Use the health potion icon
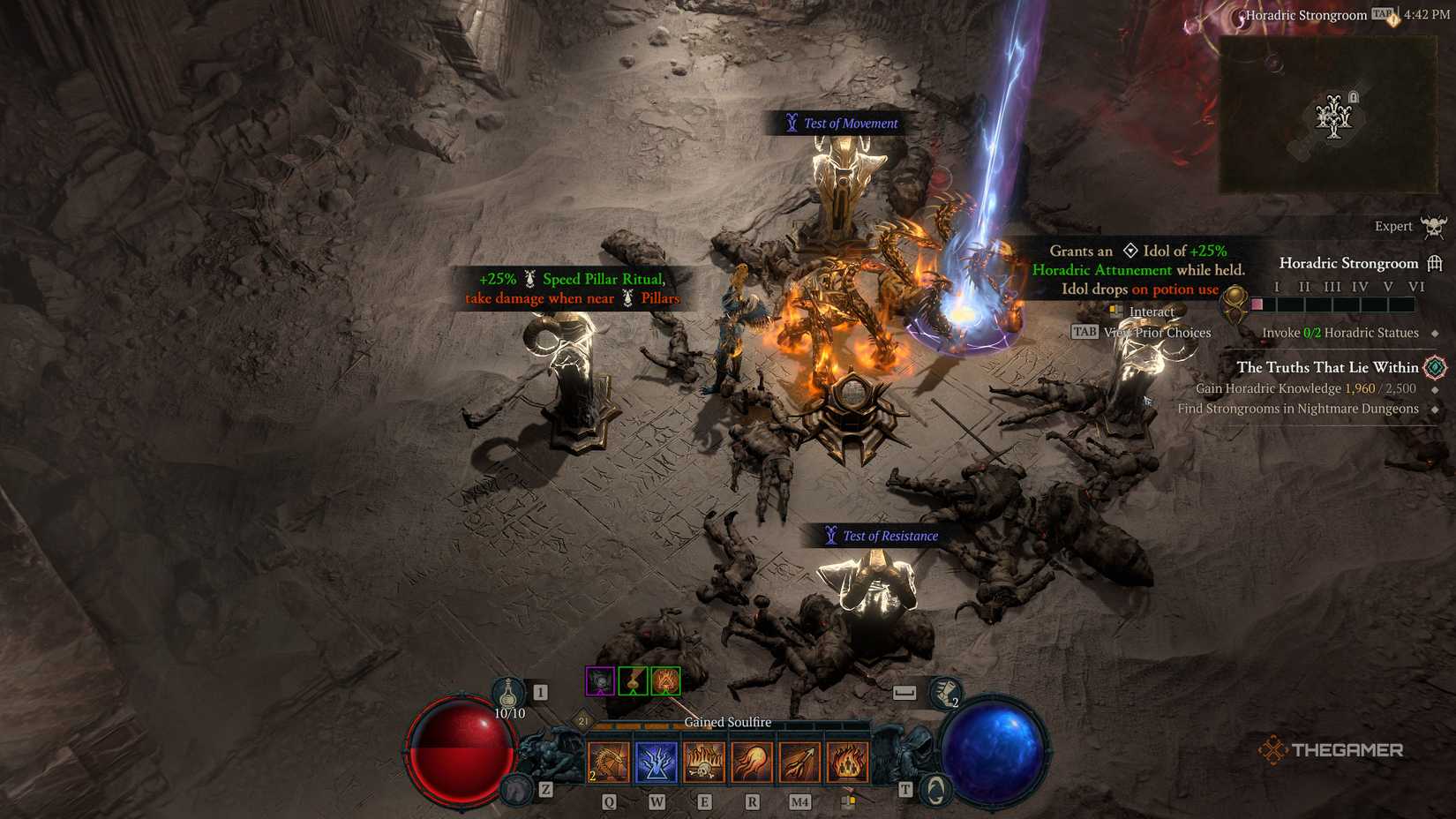 pos(507,694)
